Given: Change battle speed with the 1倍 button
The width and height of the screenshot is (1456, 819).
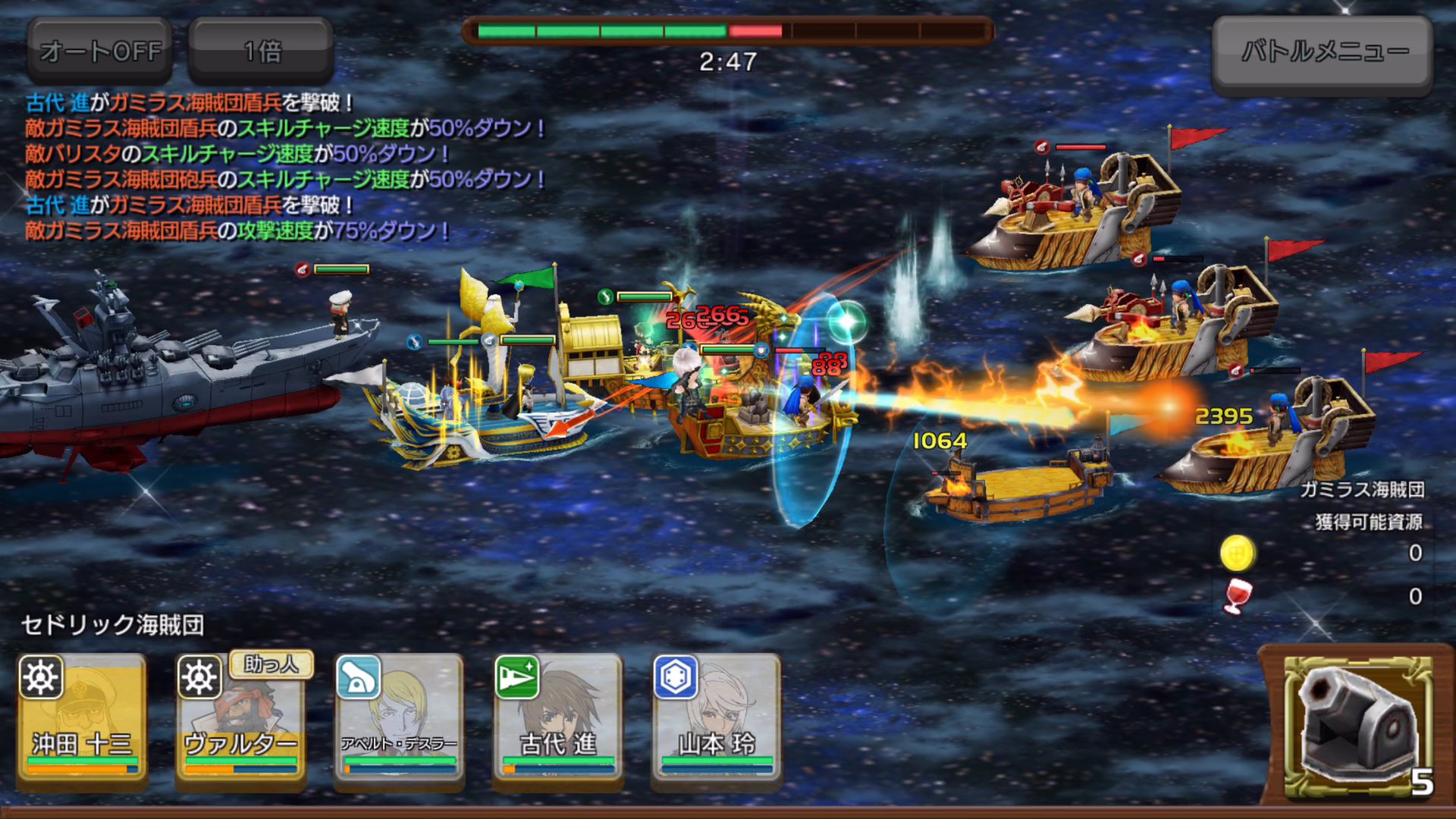Looking at the screenshot, I should (x=261, y=51).
